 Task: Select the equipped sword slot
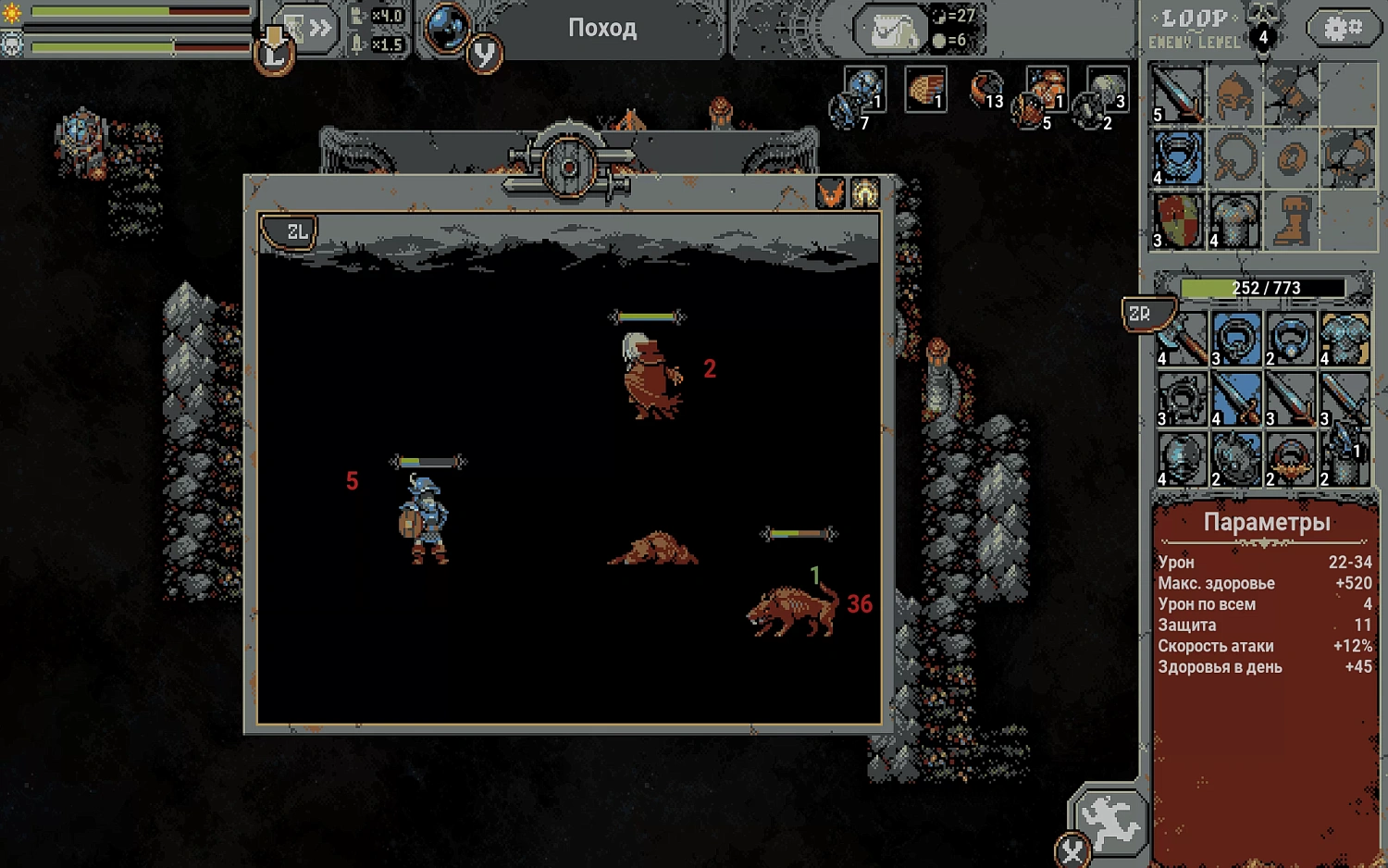coord(1177,94)
